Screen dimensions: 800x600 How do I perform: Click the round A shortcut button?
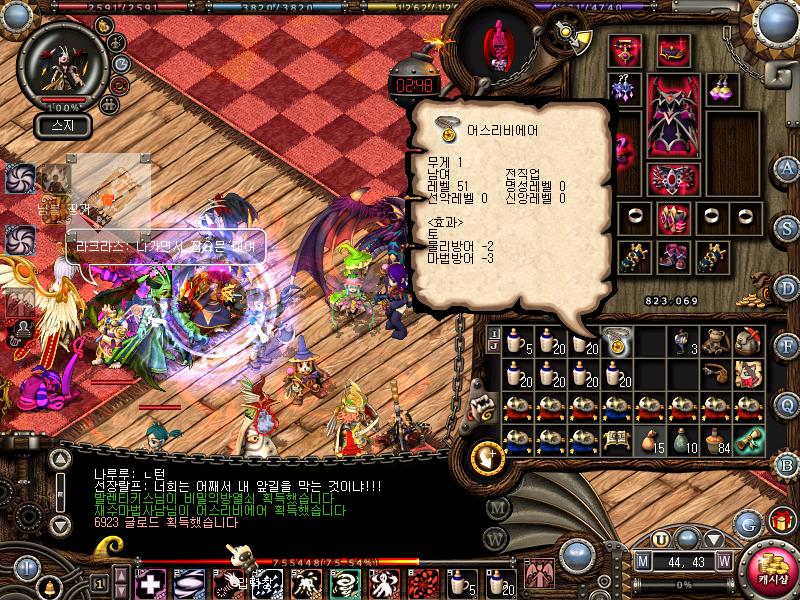pyautogui.click(x=787, y=167)
